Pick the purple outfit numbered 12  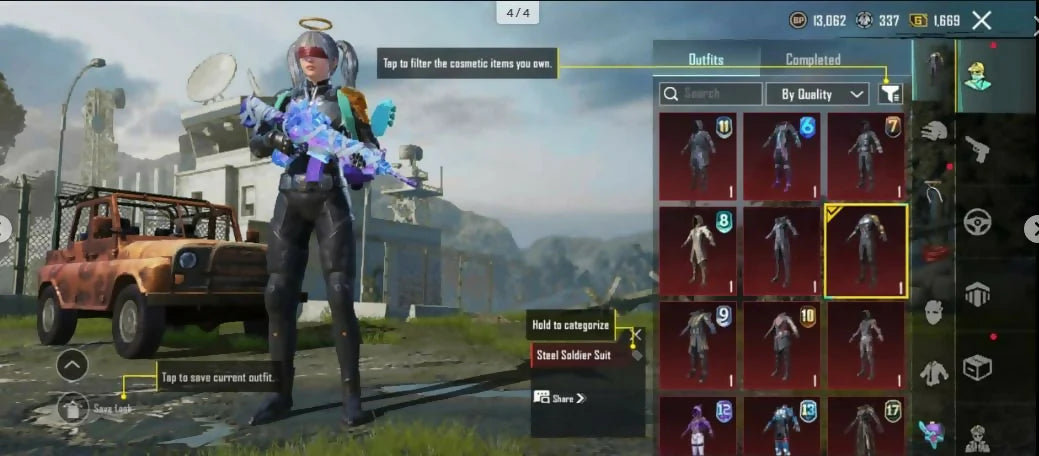(x=697, y=427)
